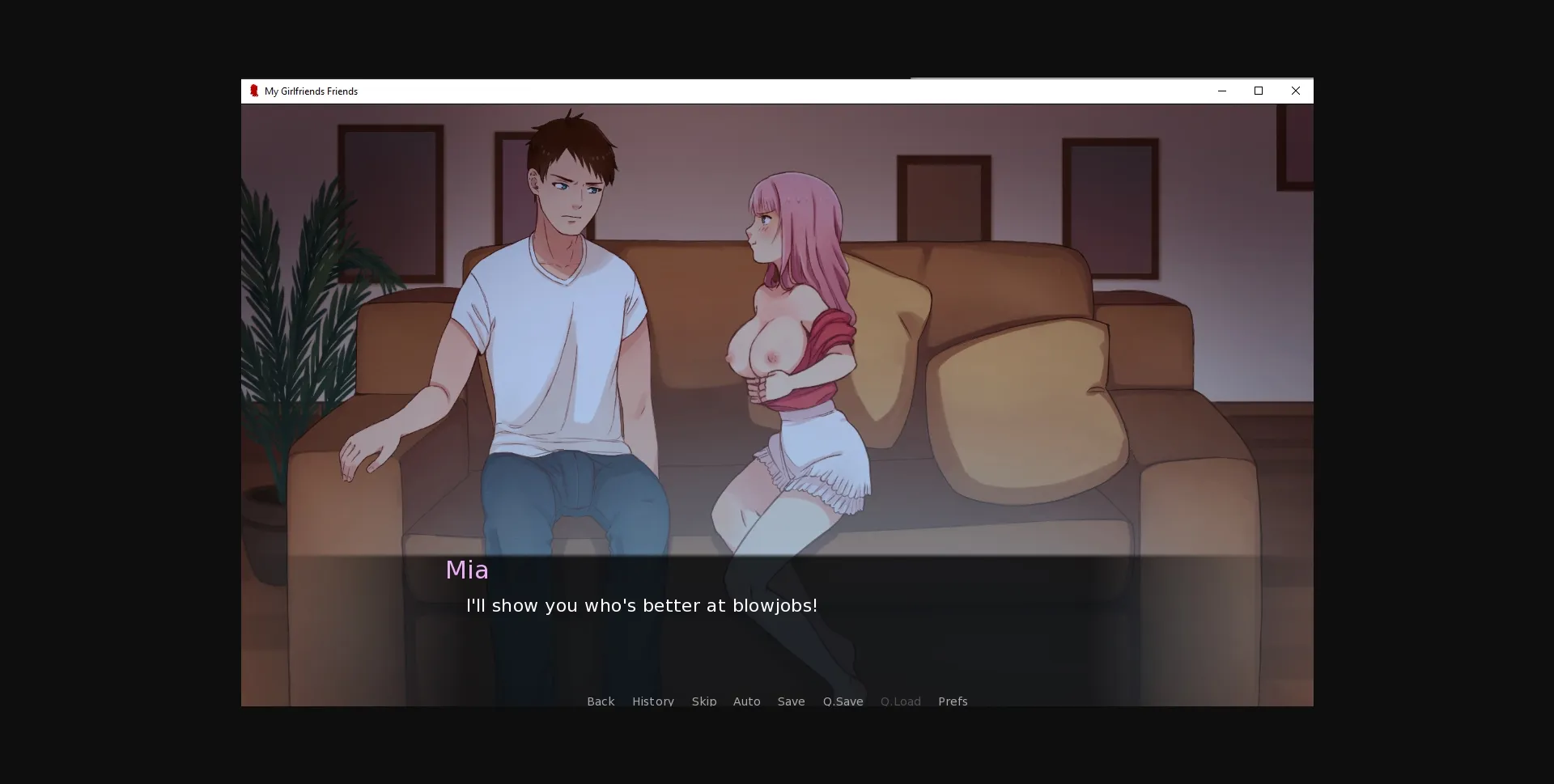Click the game scene to continue
Screen dimensions: 1554x784
tap(777, 324)
